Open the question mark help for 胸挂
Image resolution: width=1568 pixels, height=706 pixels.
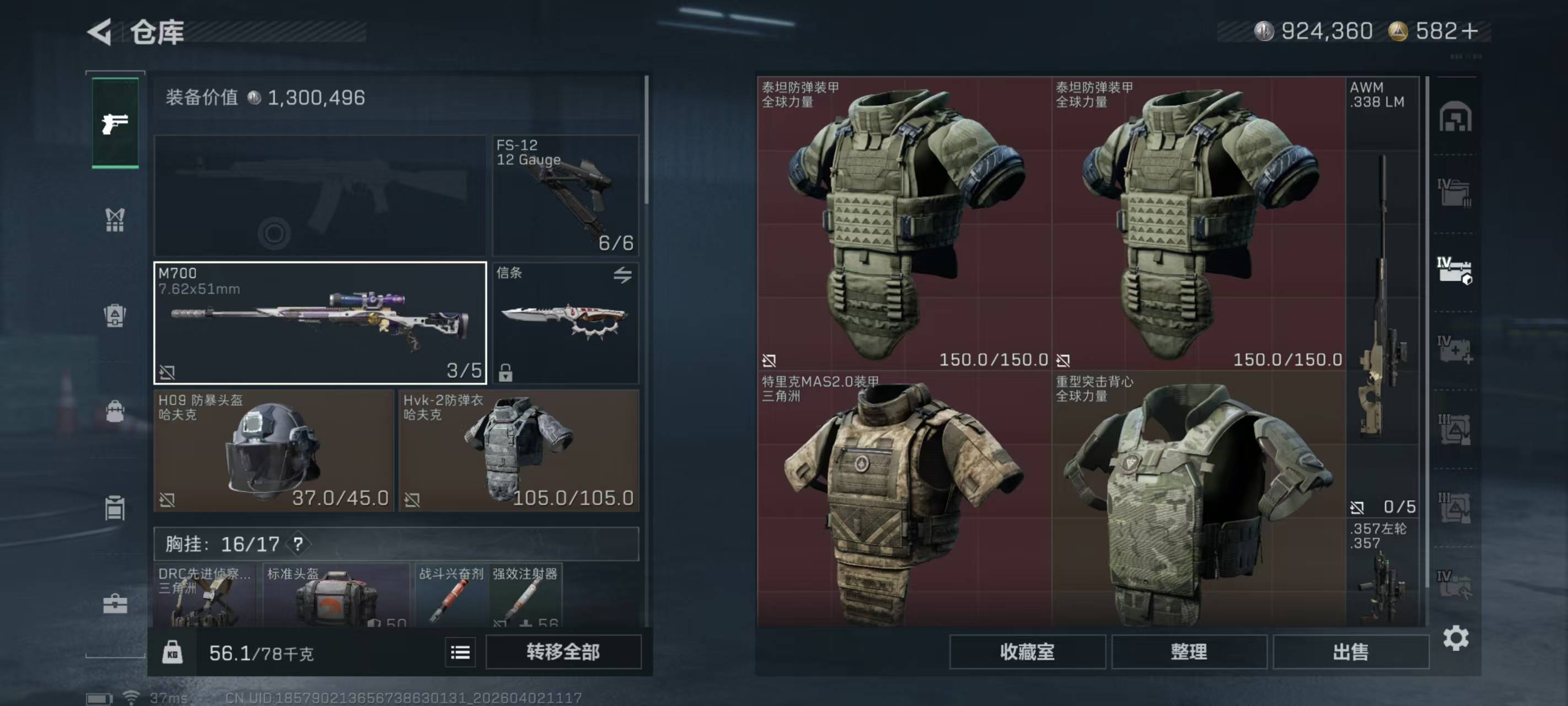pyautogui.click(x=298, y=544)
